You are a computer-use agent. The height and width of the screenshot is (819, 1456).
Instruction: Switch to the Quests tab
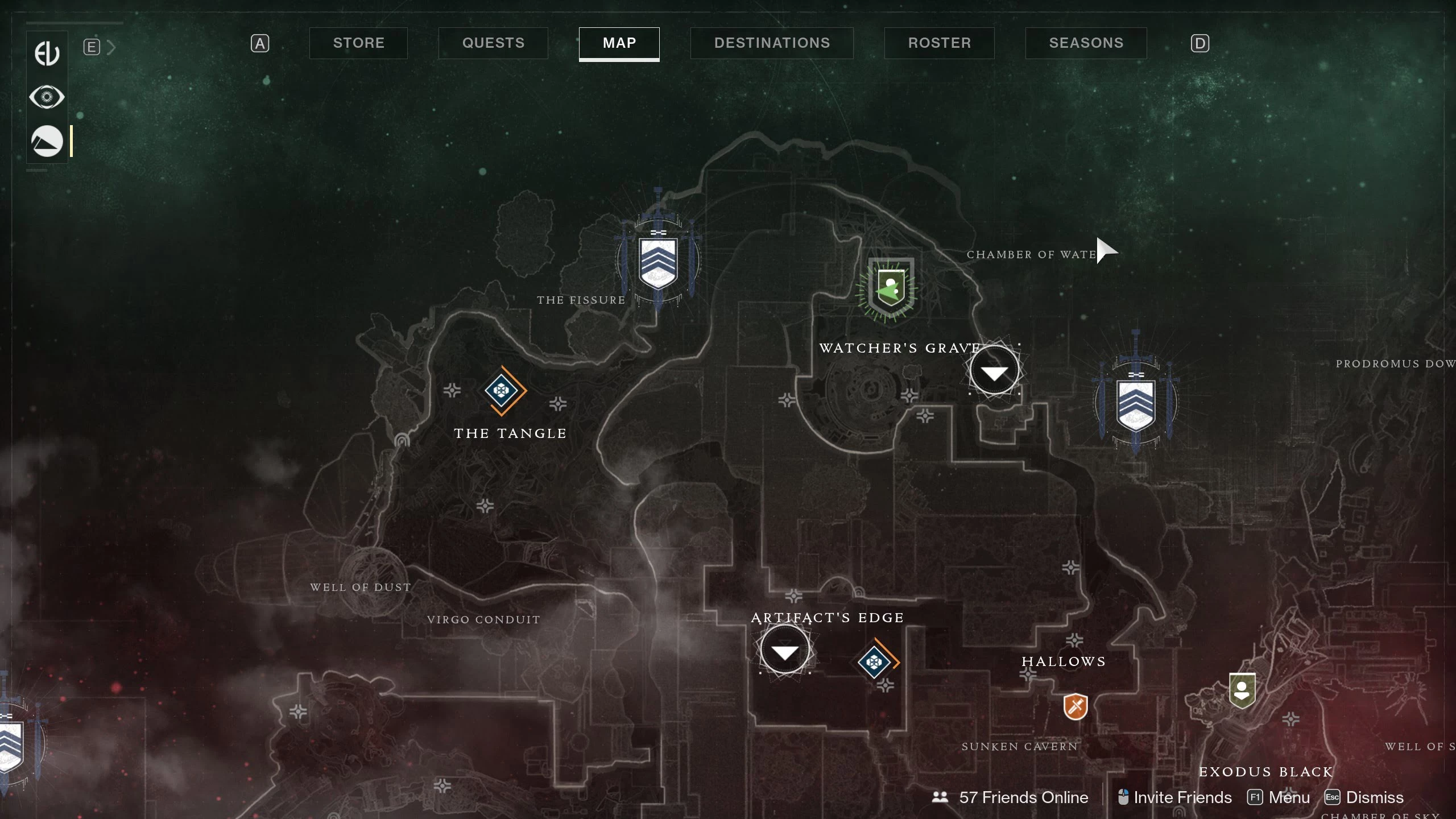(493, 43)
